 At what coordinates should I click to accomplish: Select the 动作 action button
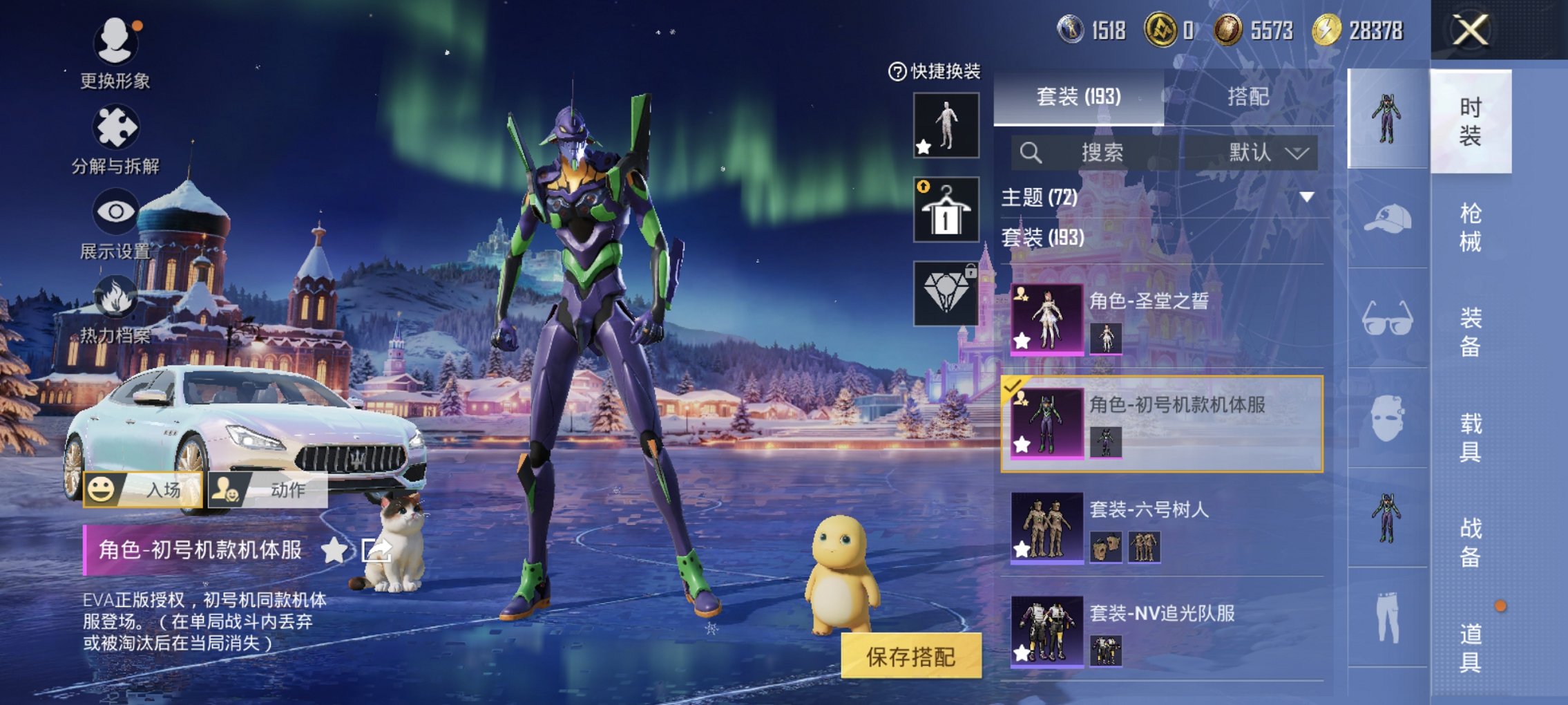268,489
